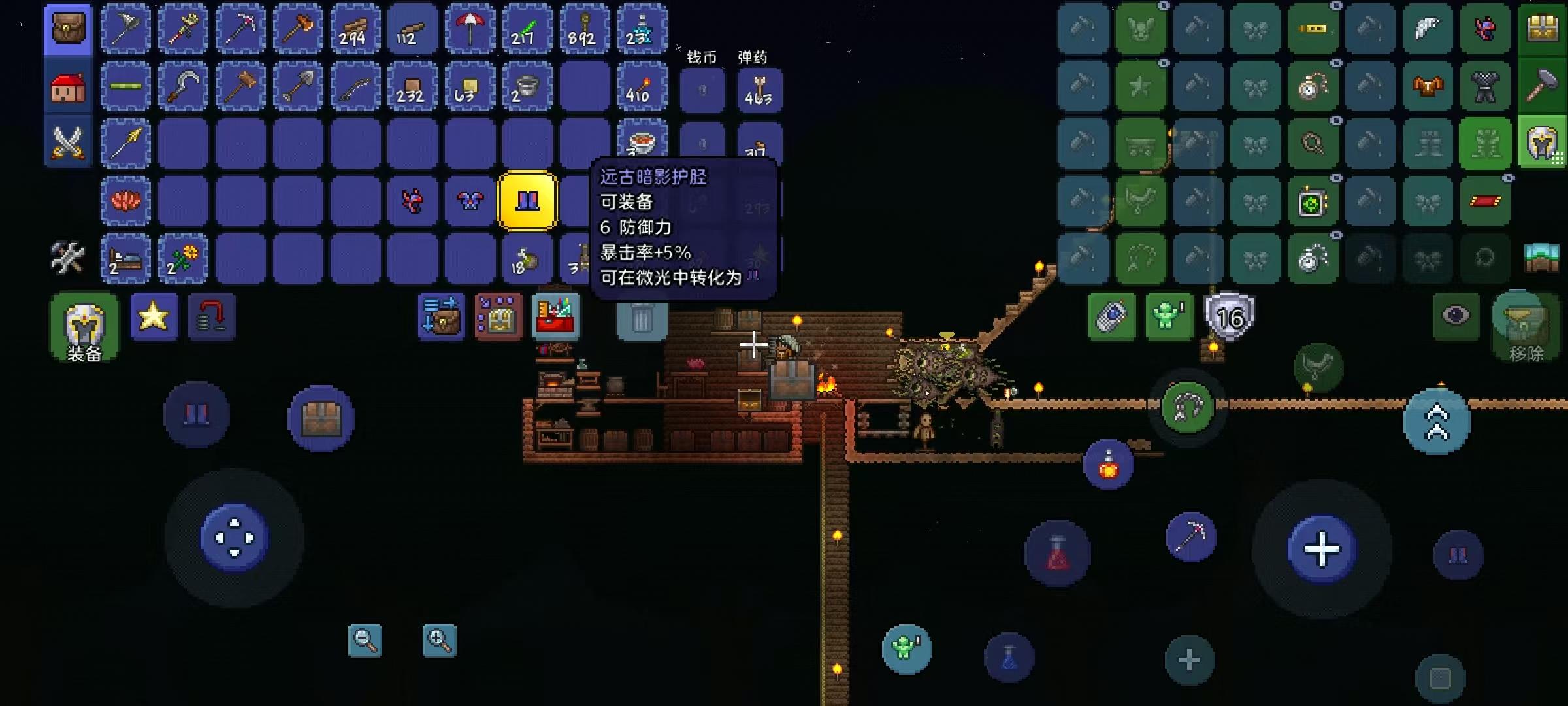1568x706 pixels.
Task: Select the highlighted Ancient Shadow Greaves boots
Action: 527,200
